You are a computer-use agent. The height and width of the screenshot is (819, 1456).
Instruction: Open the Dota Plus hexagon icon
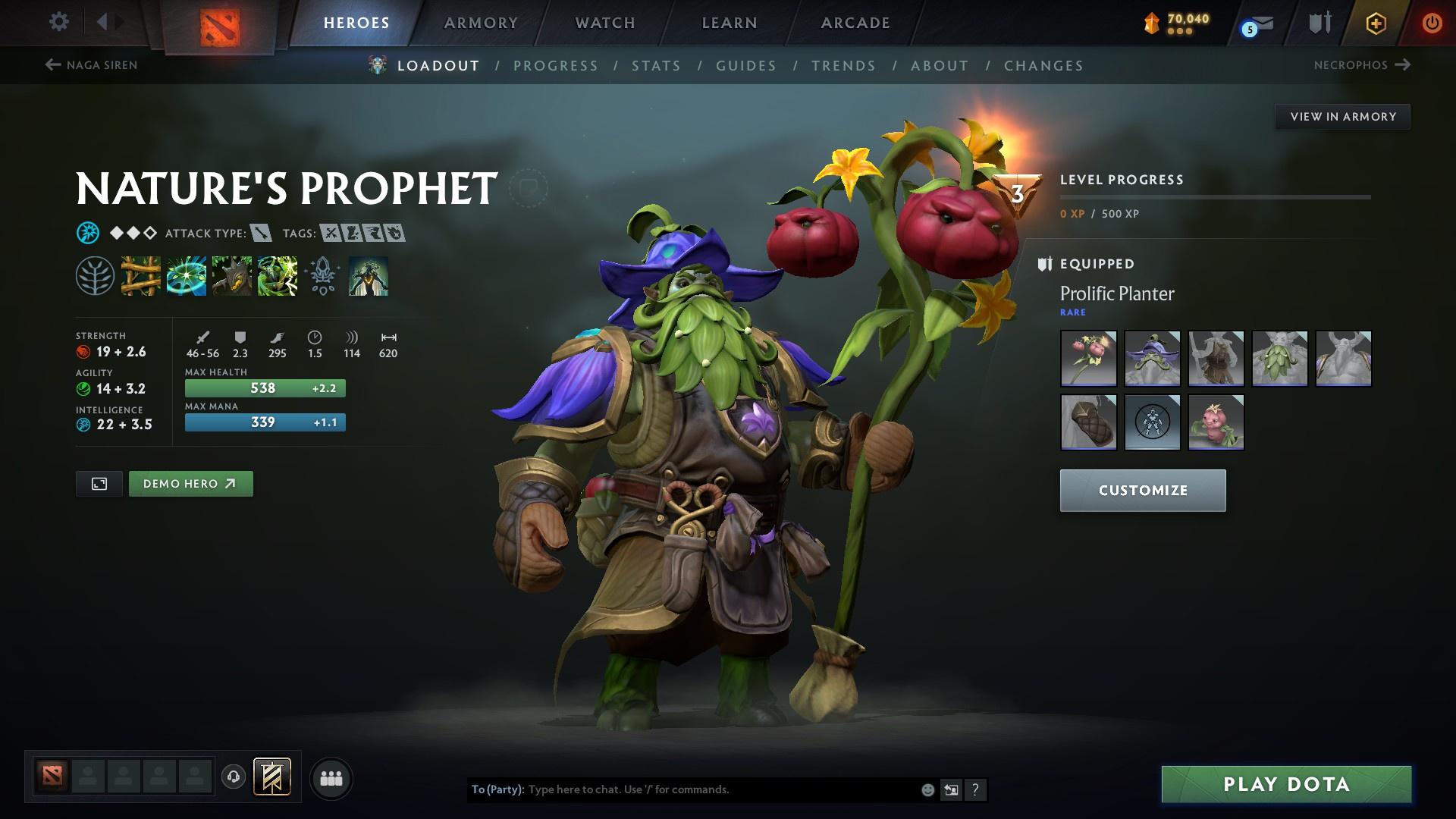tap(1375, 23)
